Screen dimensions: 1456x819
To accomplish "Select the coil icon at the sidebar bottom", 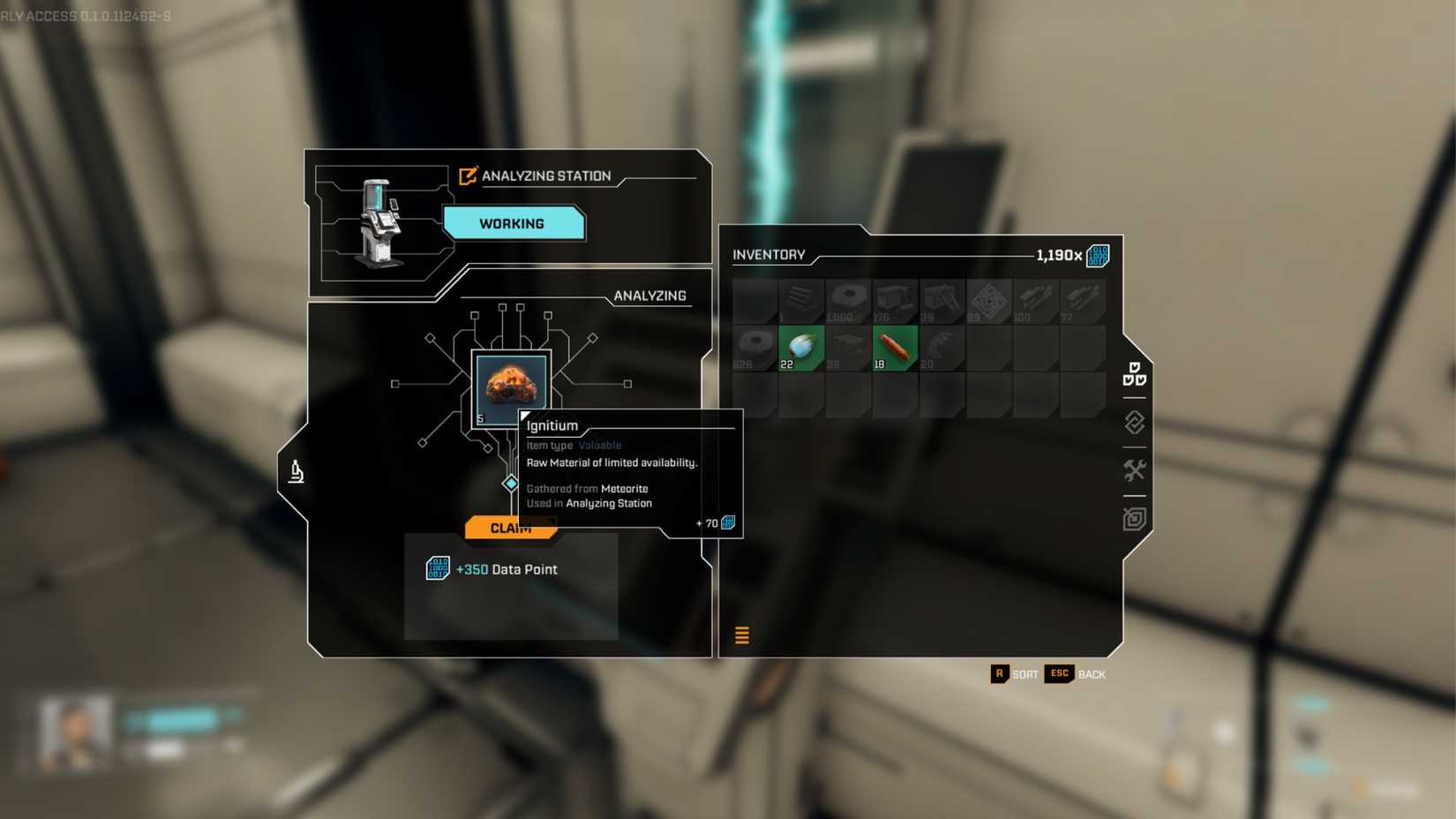I will pos(1136,521).
